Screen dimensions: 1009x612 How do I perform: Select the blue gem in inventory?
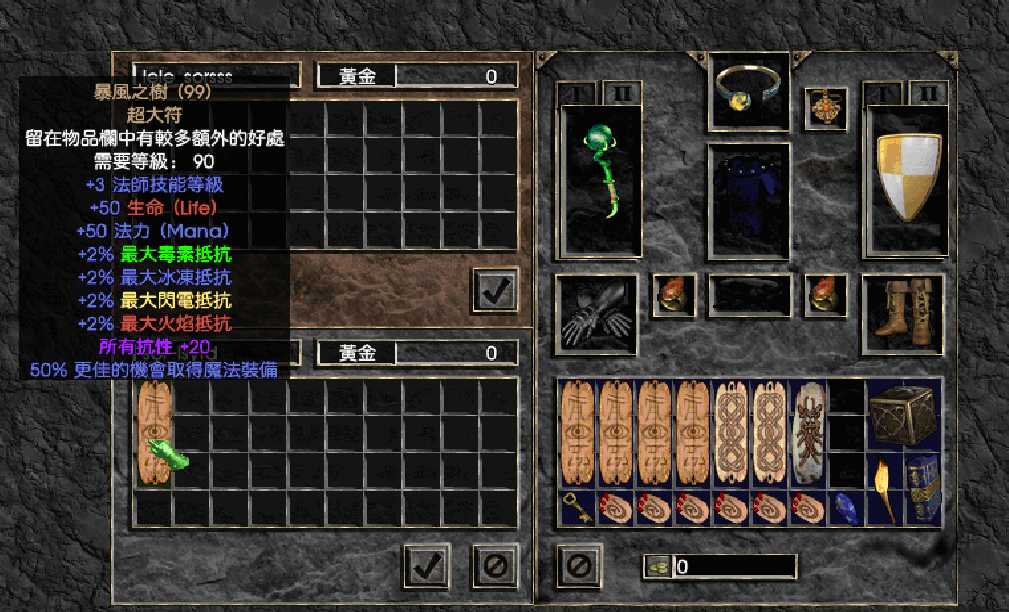(845, 507)
